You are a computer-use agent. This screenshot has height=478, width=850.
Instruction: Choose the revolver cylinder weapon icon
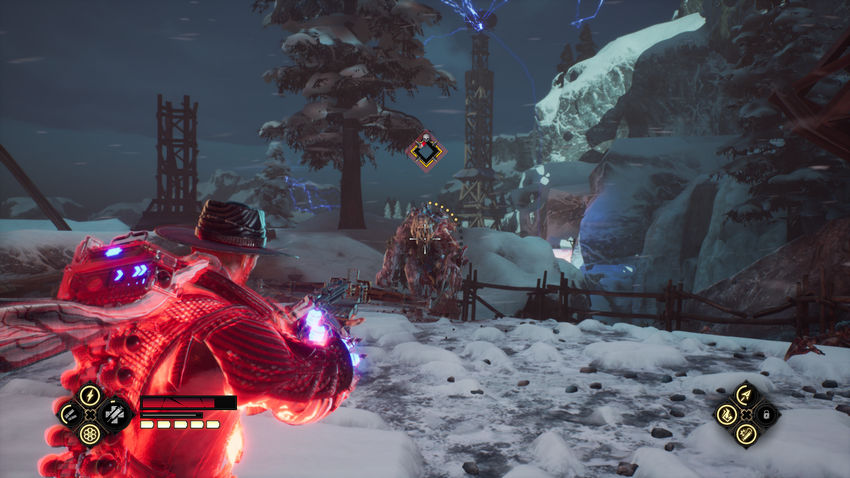(90, 434)
